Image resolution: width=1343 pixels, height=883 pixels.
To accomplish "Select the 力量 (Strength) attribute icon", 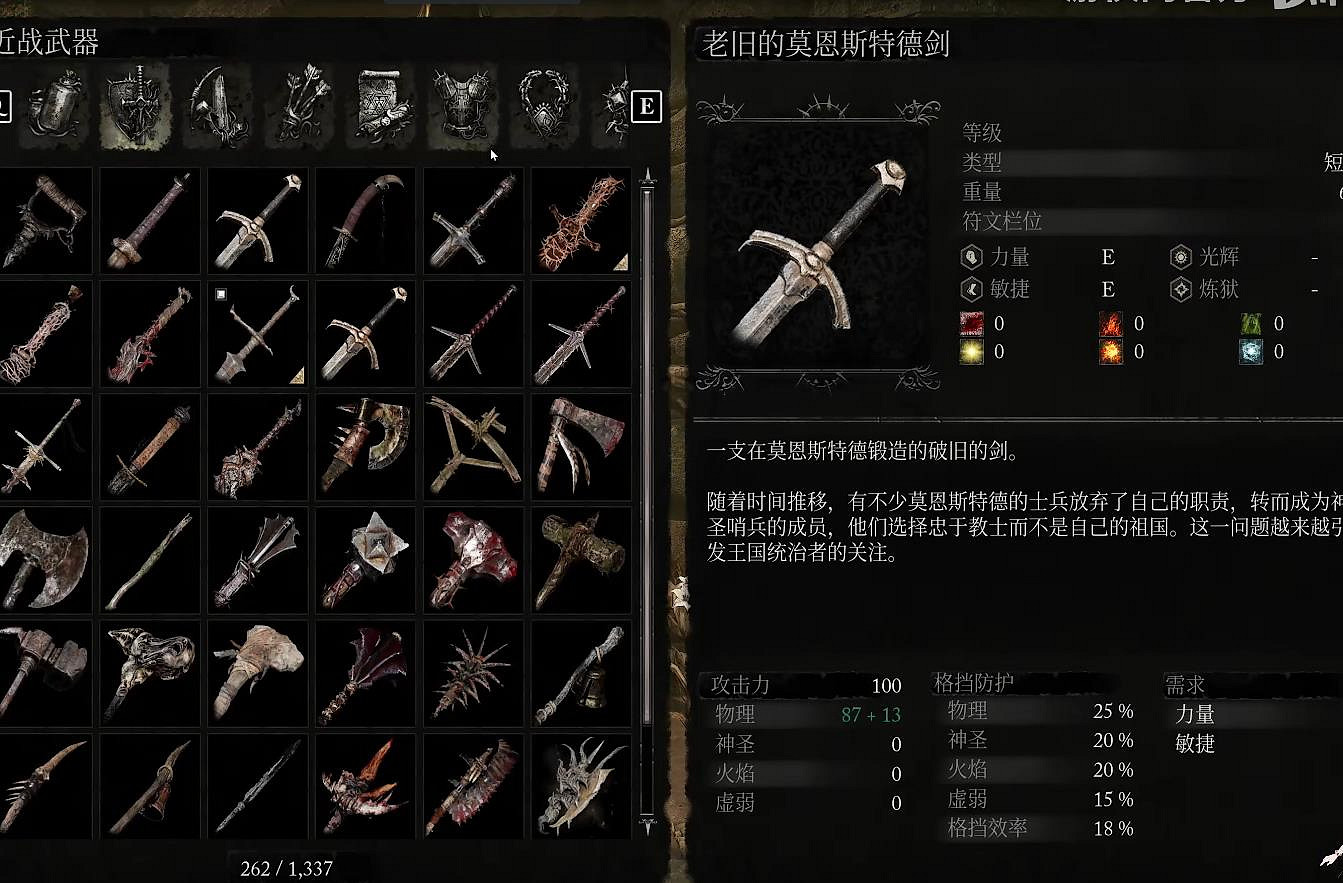I will (x=970, y=256).
